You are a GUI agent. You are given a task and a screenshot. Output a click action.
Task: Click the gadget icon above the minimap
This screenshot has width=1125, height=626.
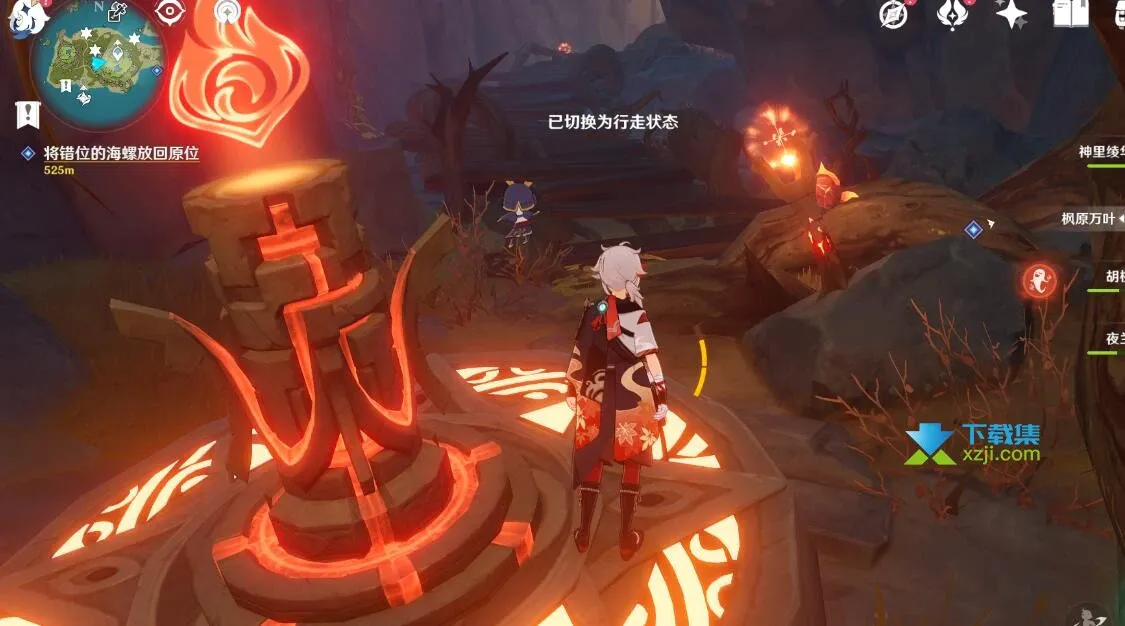[x=118, y=13]
